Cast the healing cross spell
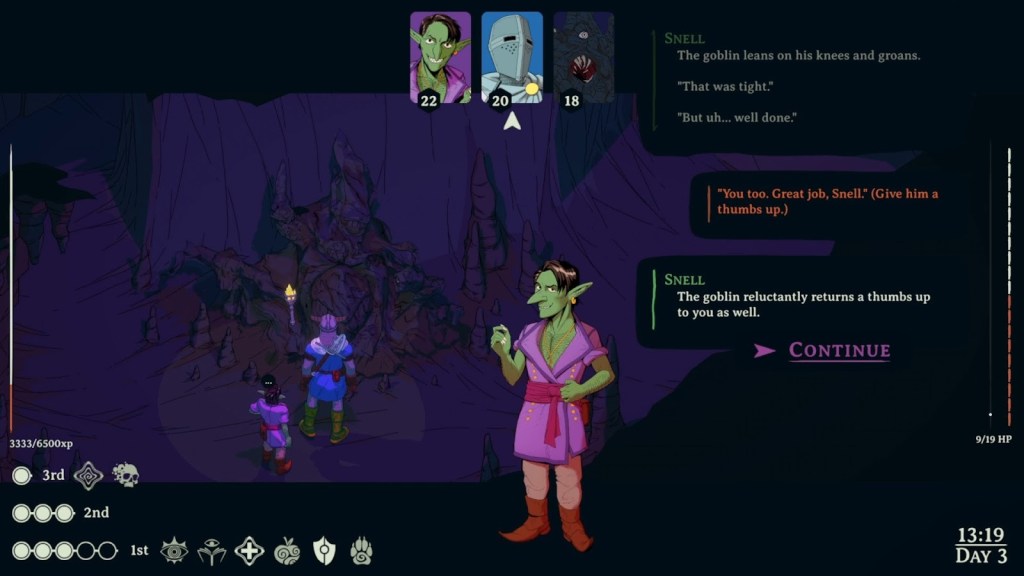Image resolution: width=1024 pixels, height=576 pixels. [x=249, y=550]
